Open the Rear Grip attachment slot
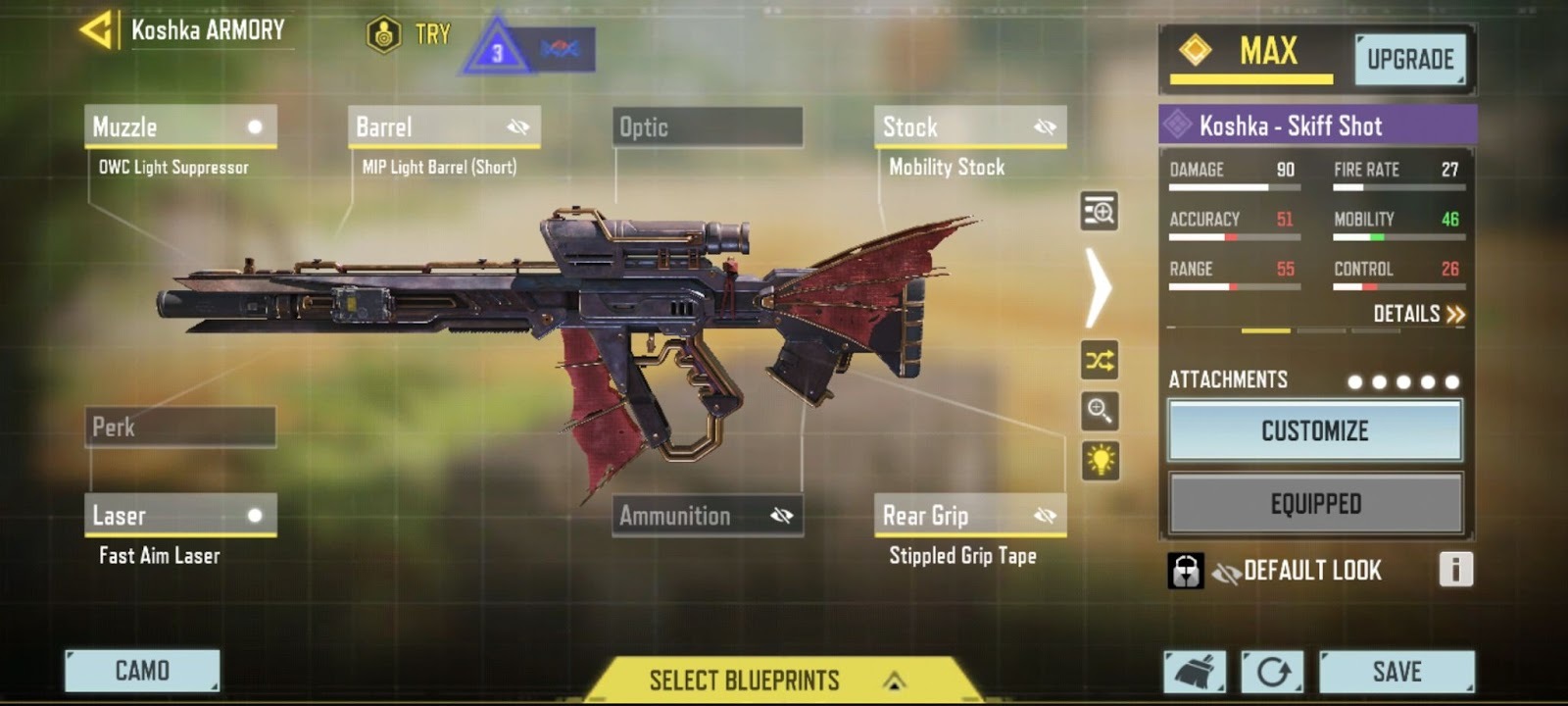Viewport: 1568px width, 706px height. [969, 516]
